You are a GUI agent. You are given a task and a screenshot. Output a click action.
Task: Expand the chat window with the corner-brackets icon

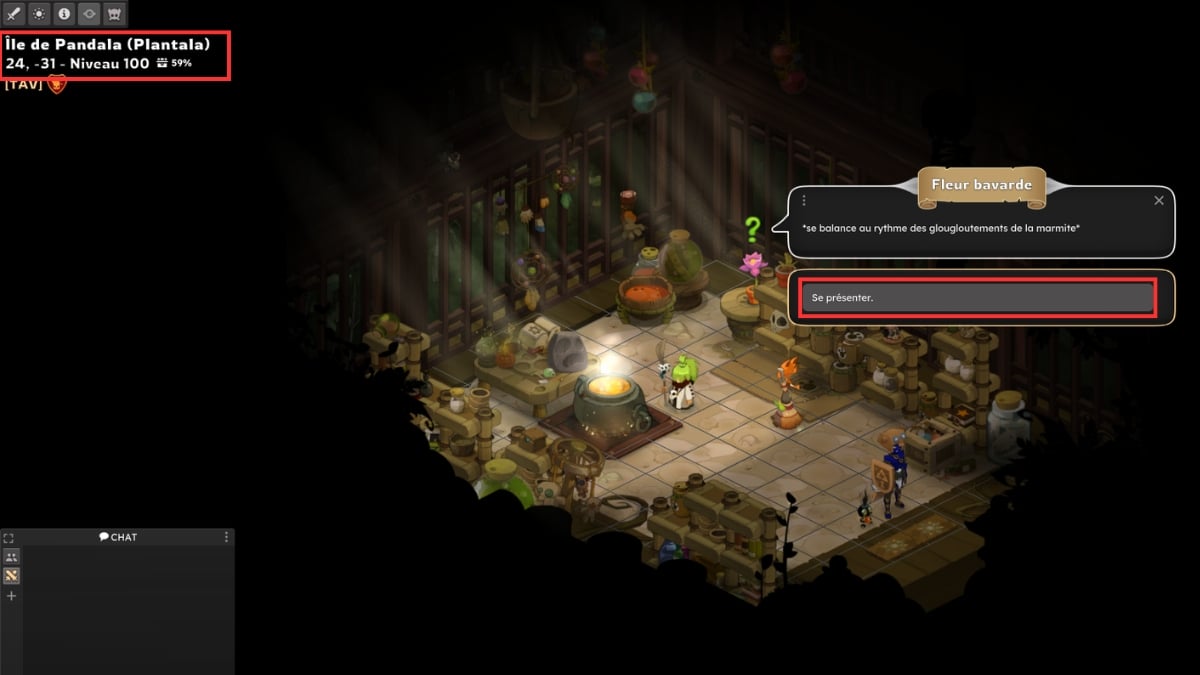9,538
